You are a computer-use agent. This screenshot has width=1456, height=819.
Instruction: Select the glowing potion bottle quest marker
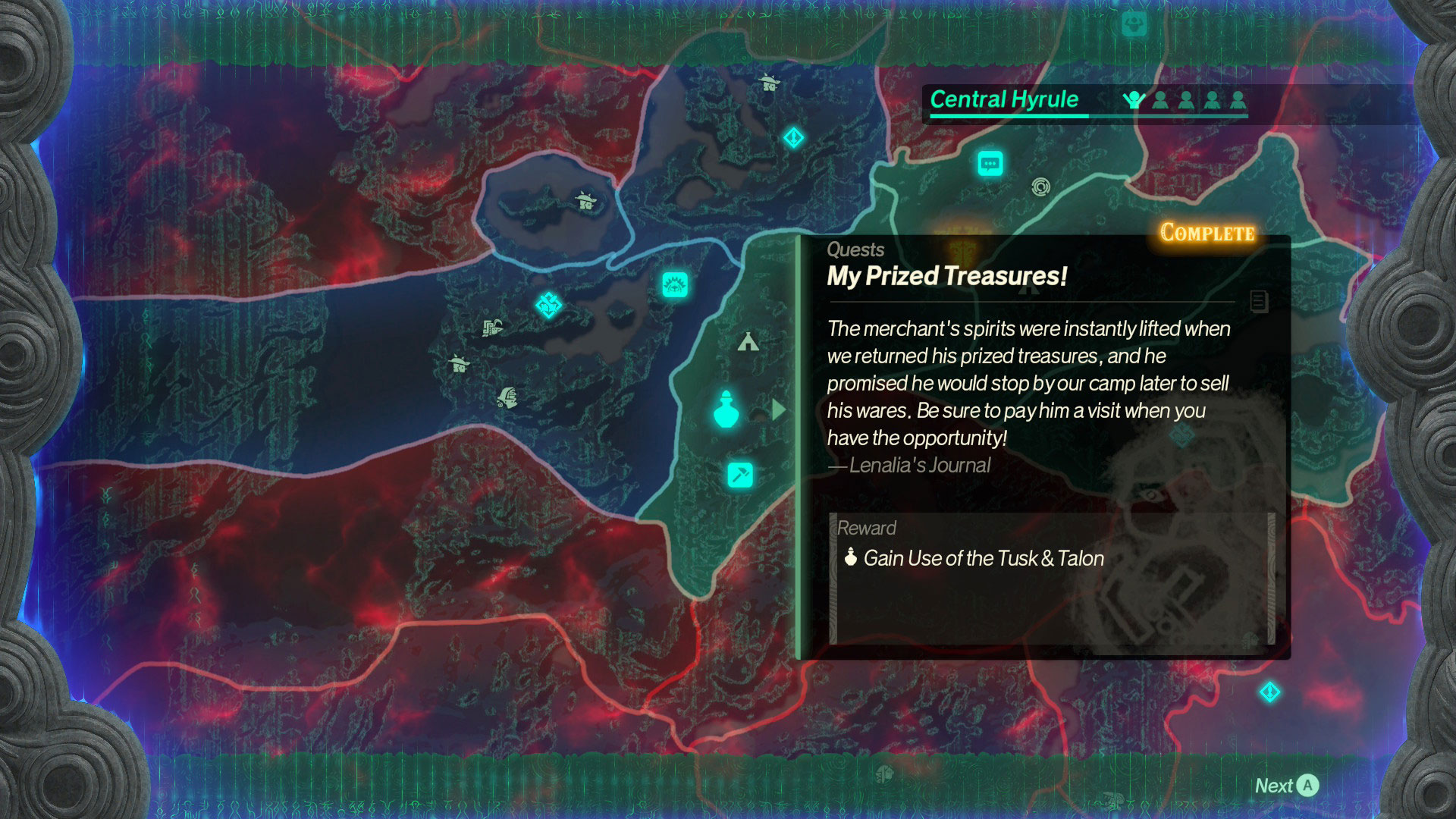pyautogui.click(x=726, y=410)
